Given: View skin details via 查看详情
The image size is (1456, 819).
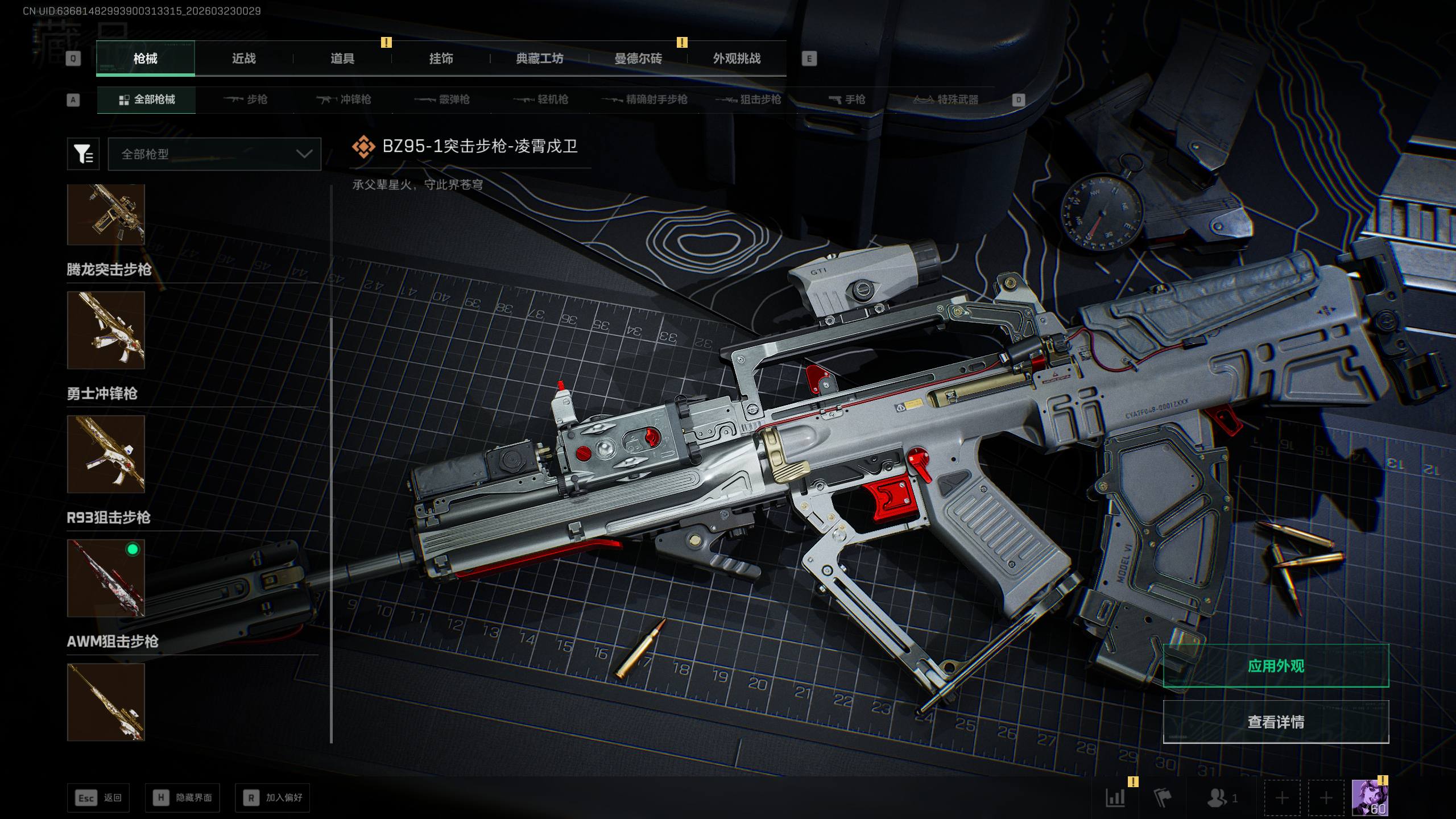Looking at the screenshot, I should pyautogui.click(x=1276, y=722).
